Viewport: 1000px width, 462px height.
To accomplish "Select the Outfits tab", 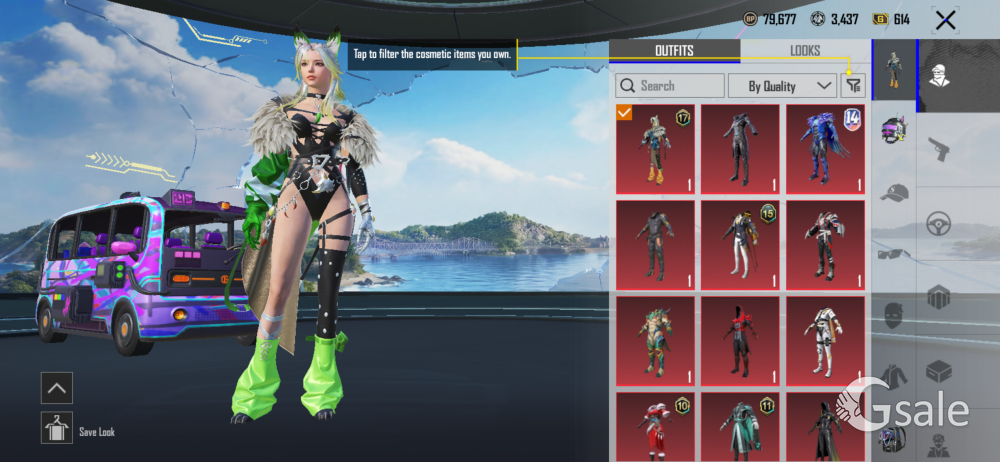I will (x=674, y=51).
